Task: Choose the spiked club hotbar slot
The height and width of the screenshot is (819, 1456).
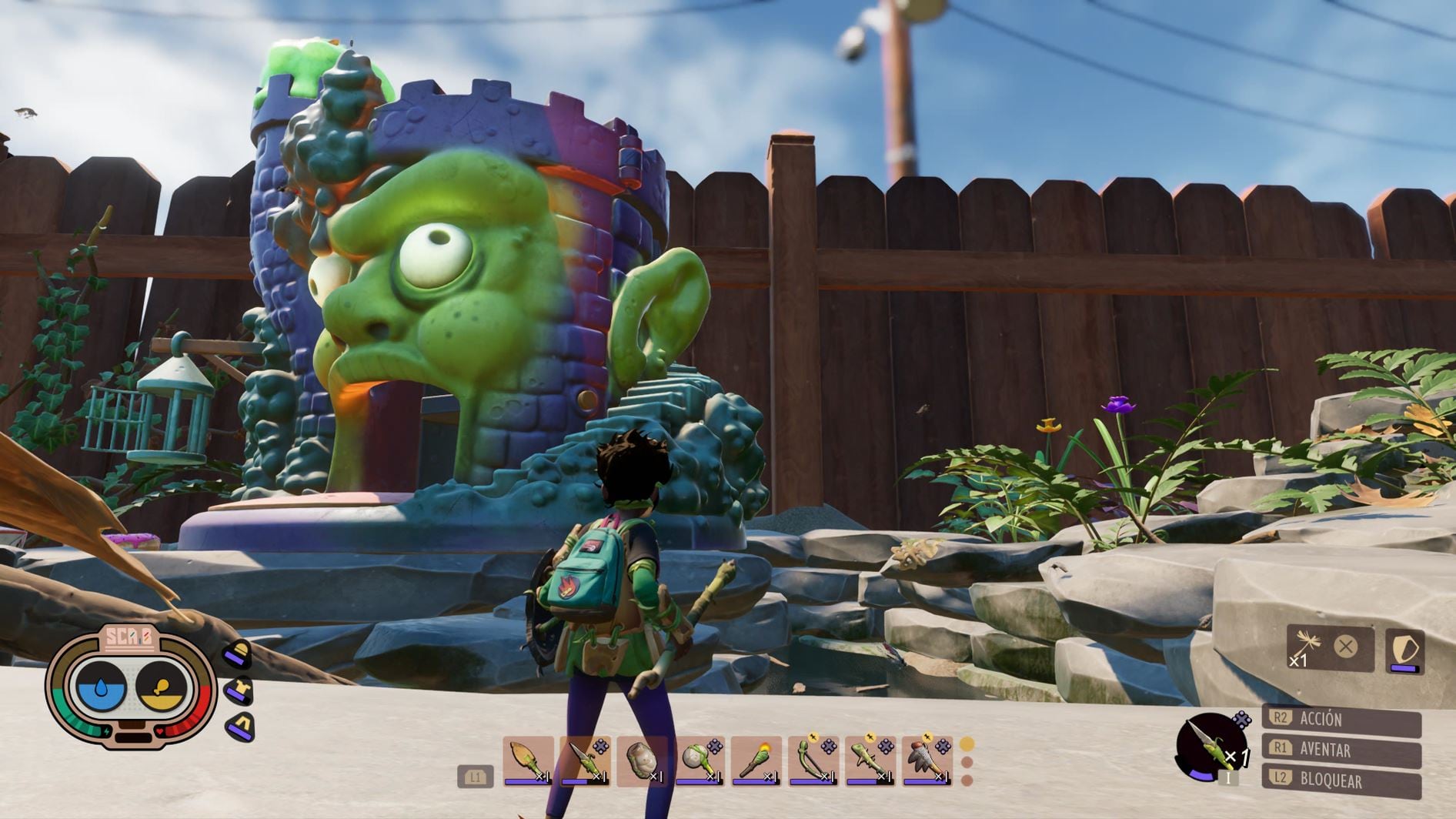Action: [870, 761]
